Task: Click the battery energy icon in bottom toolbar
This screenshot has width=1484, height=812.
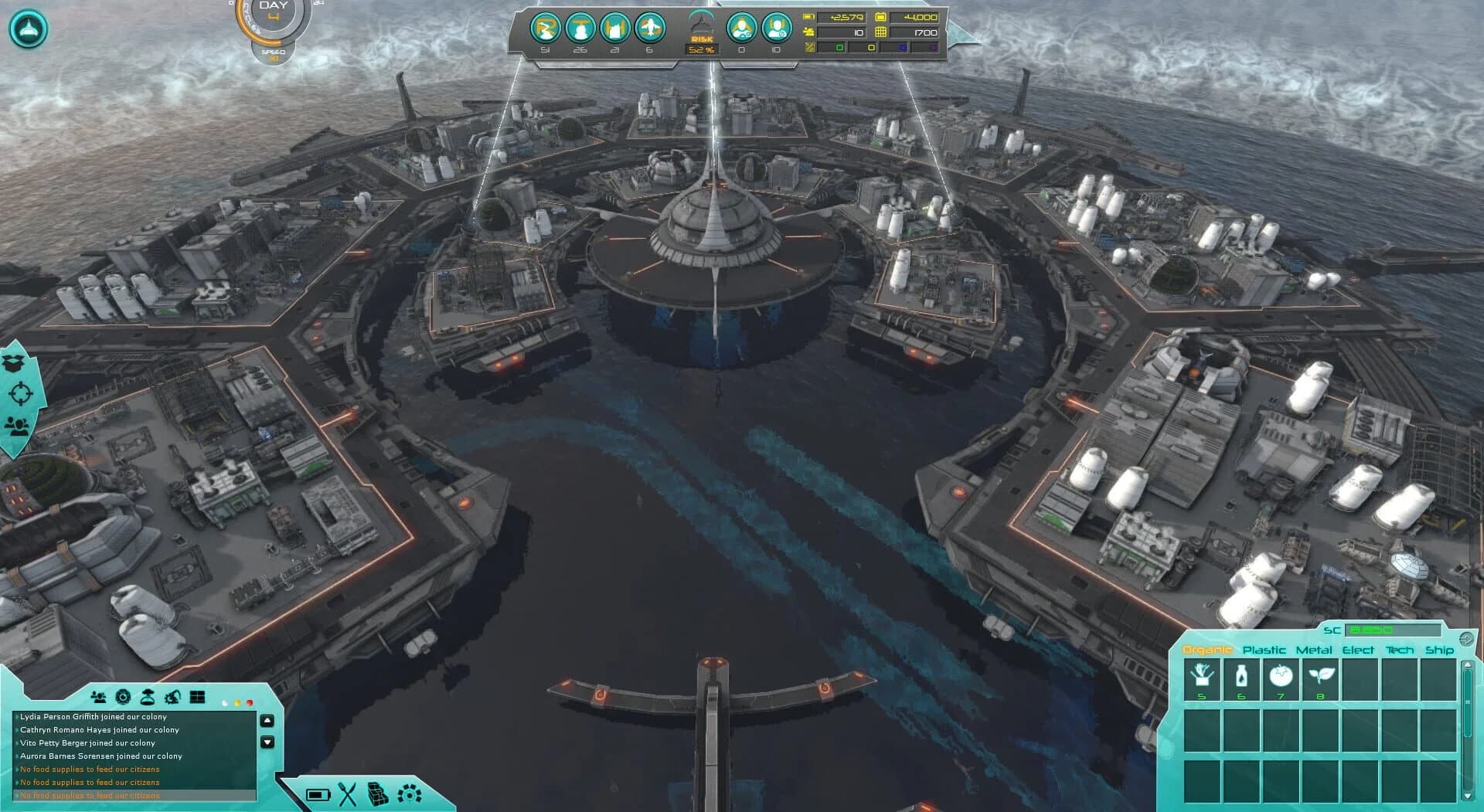Action: tap(319, 796)
